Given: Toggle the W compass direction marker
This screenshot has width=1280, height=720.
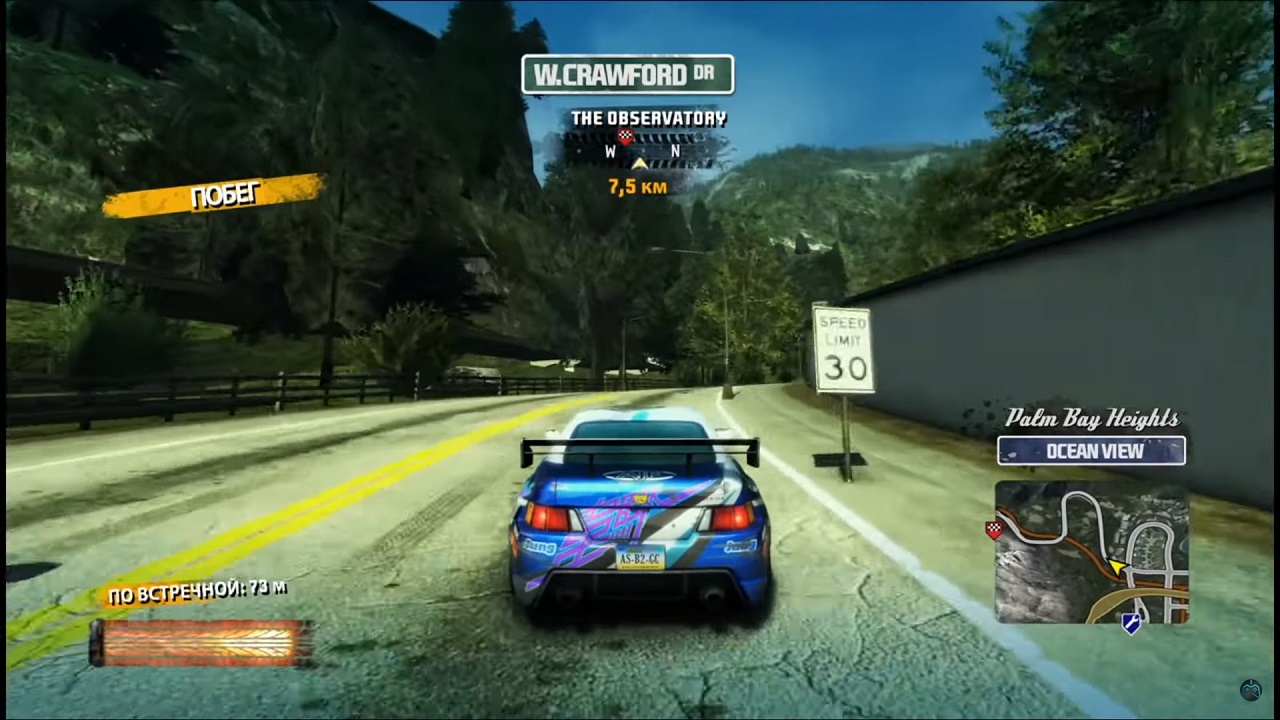Looking at the screenshot, I should pyautogui.click(x=610, y=150).
